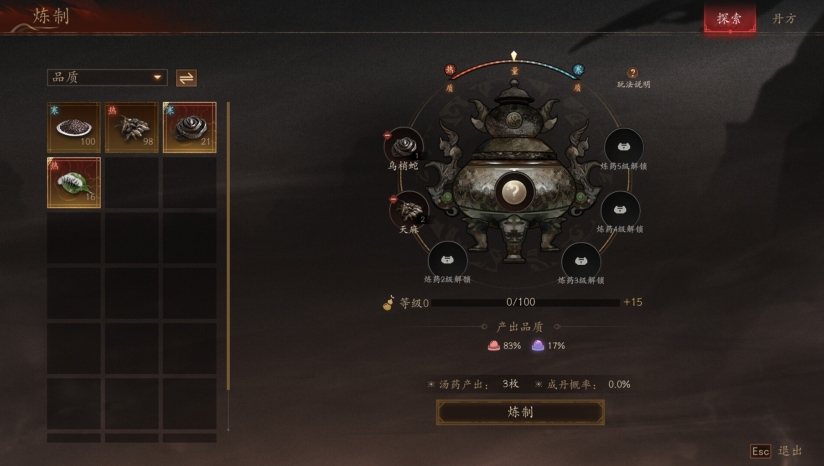Select the dried herb ingredient with 98

pyautogui.click(x=131, y=127)
